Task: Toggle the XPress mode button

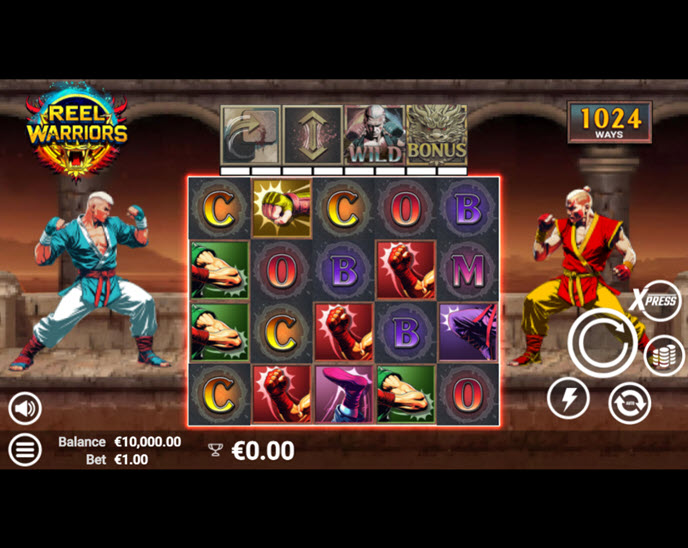Action: click(x=659, y=300)
